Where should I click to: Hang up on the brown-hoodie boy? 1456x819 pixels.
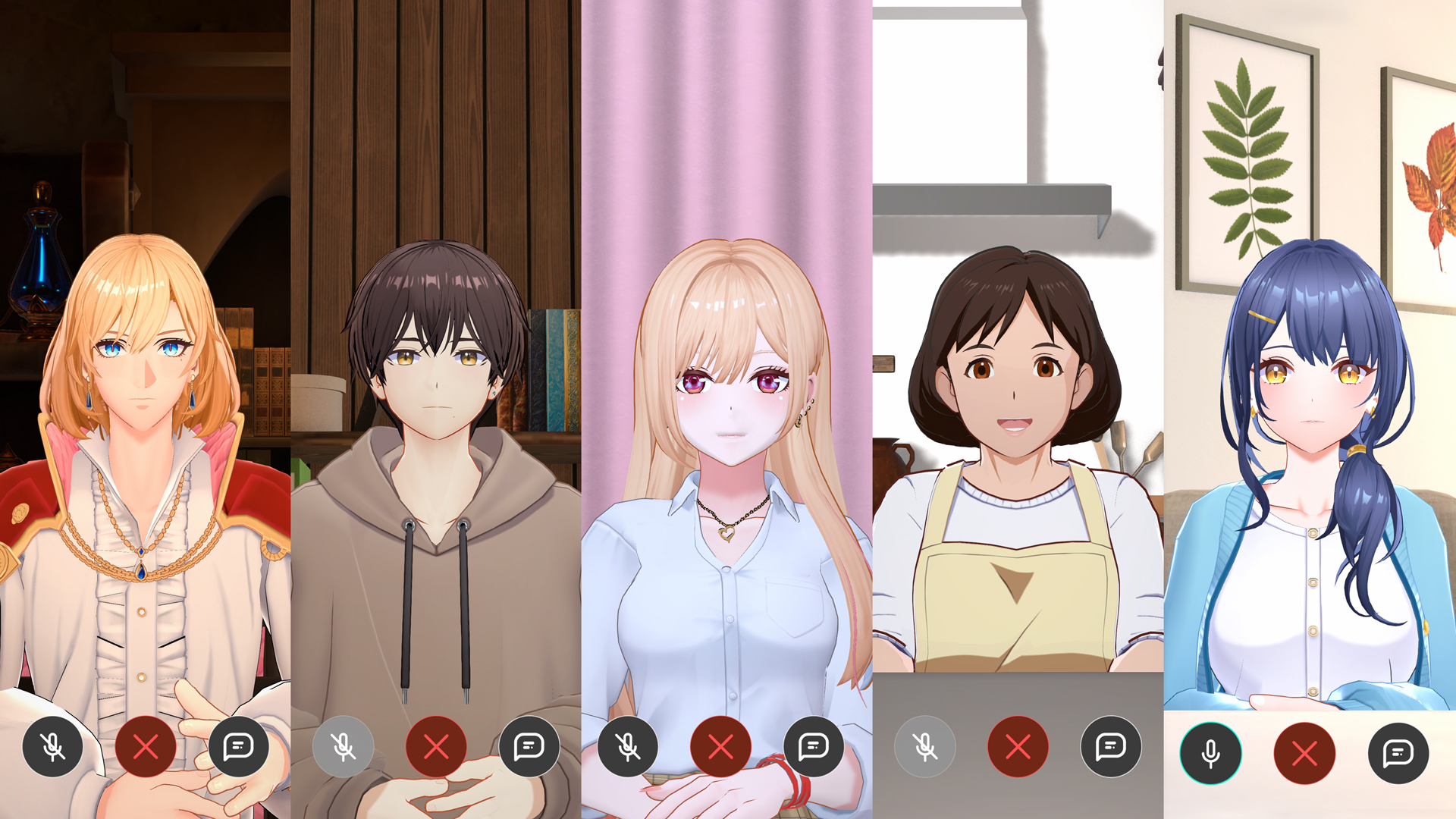click(x=436, y=747)
